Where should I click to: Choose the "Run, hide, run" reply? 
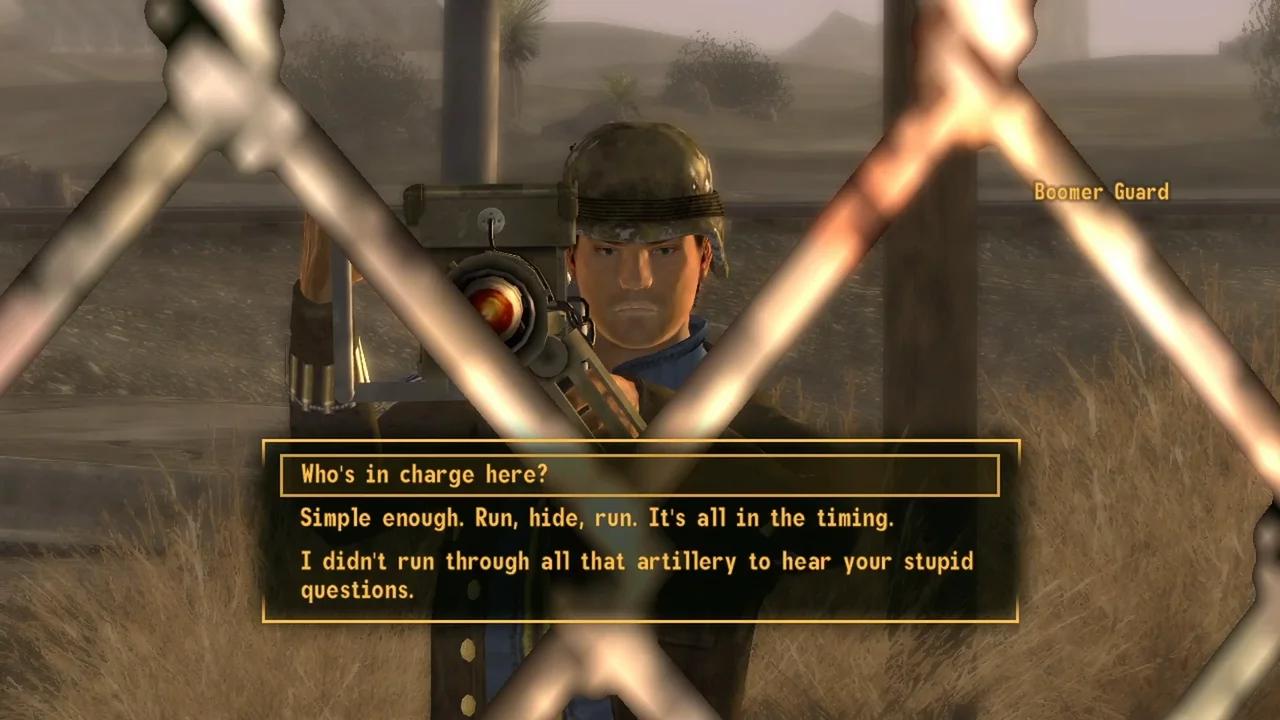coord(596,518)
